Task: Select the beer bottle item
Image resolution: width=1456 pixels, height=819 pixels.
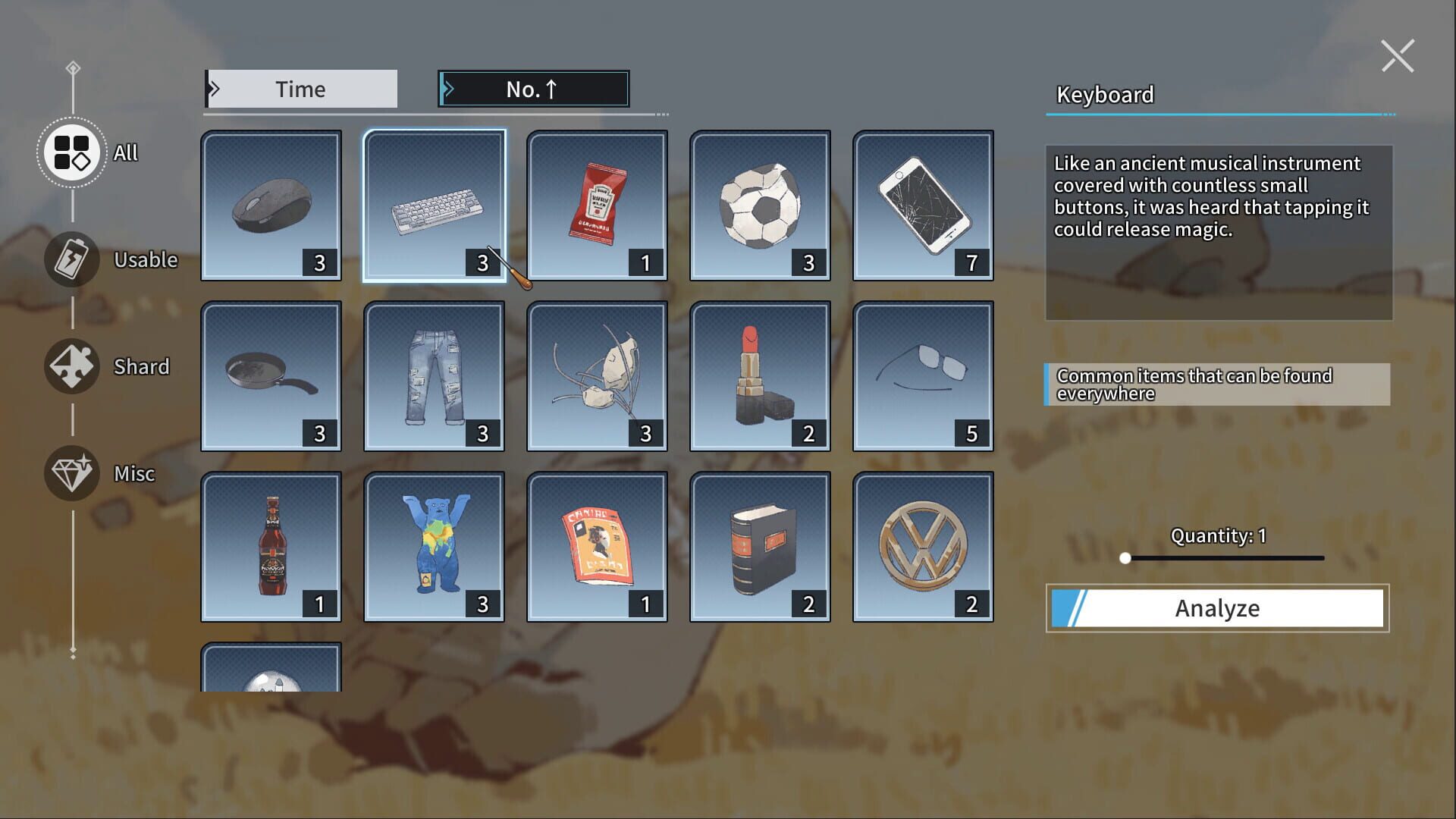Action: (271, 546)
